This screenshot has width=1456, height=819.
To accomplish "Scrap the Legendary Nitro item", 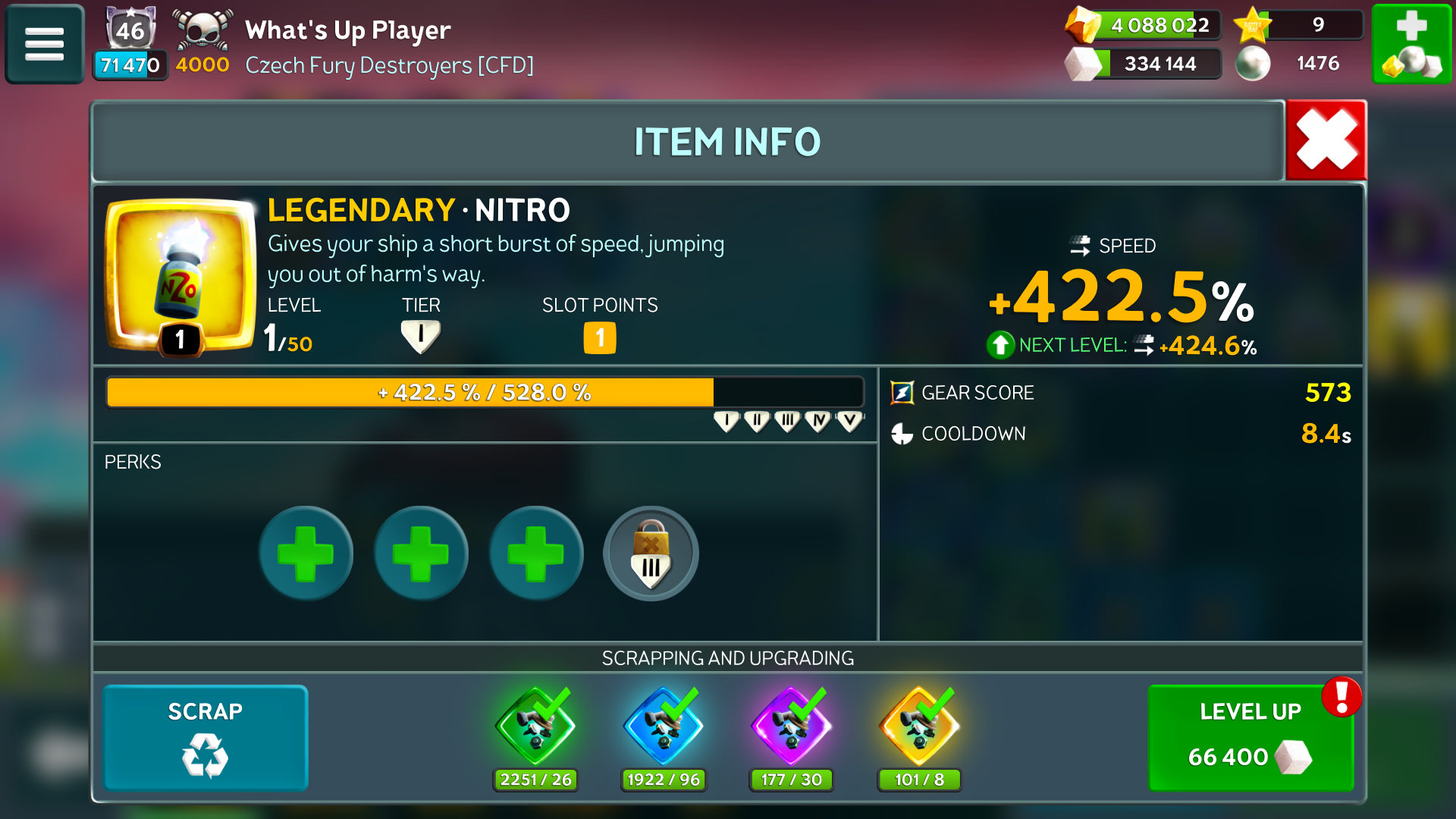I will coord(206,737).
